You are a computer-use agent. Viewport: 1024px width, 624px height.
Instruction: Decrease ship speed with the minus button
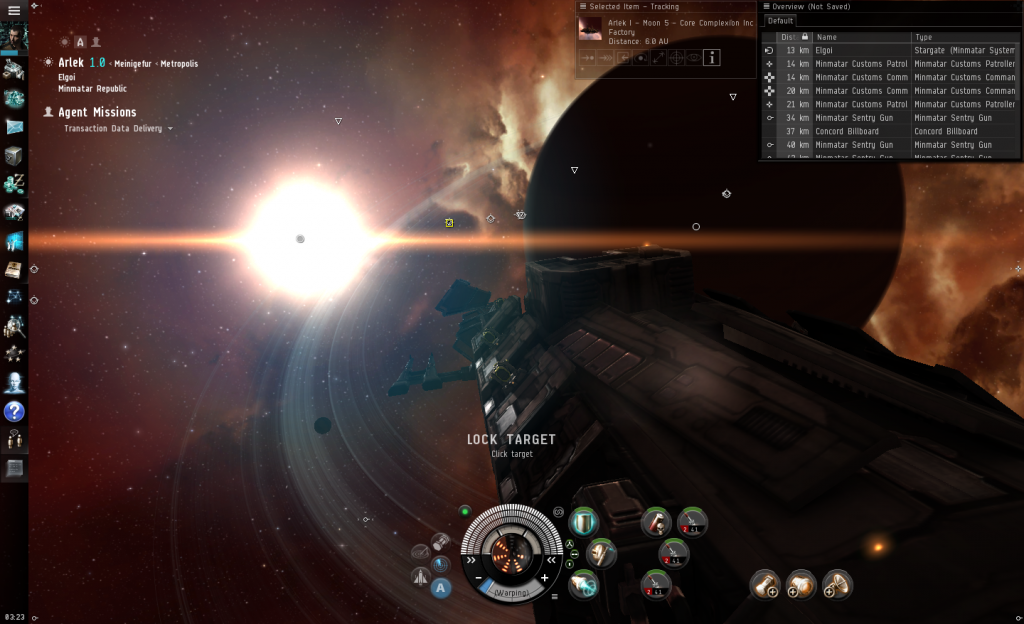point(479,578)
